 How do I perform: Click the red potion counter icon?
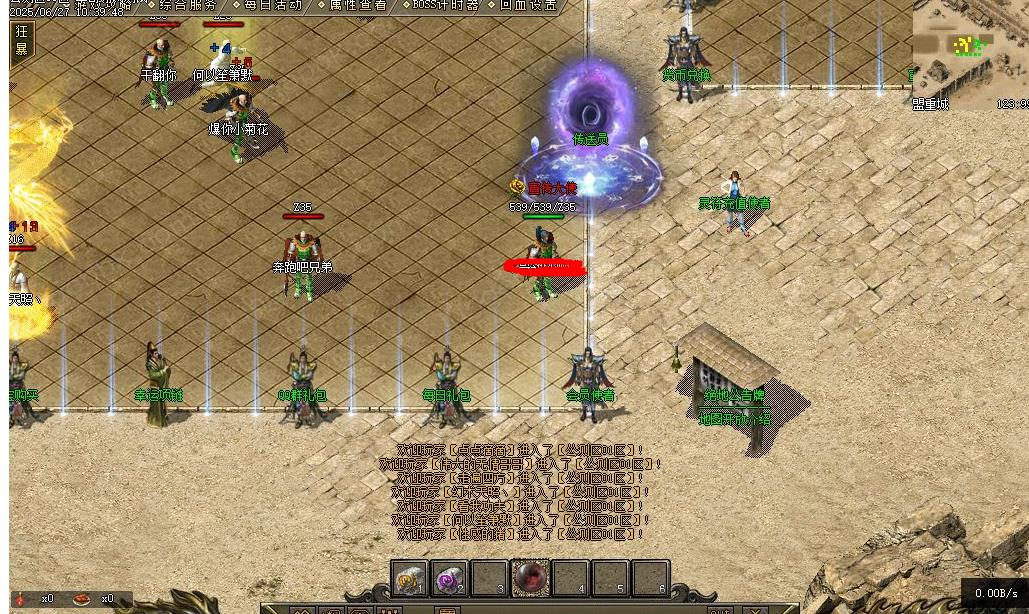22,598
